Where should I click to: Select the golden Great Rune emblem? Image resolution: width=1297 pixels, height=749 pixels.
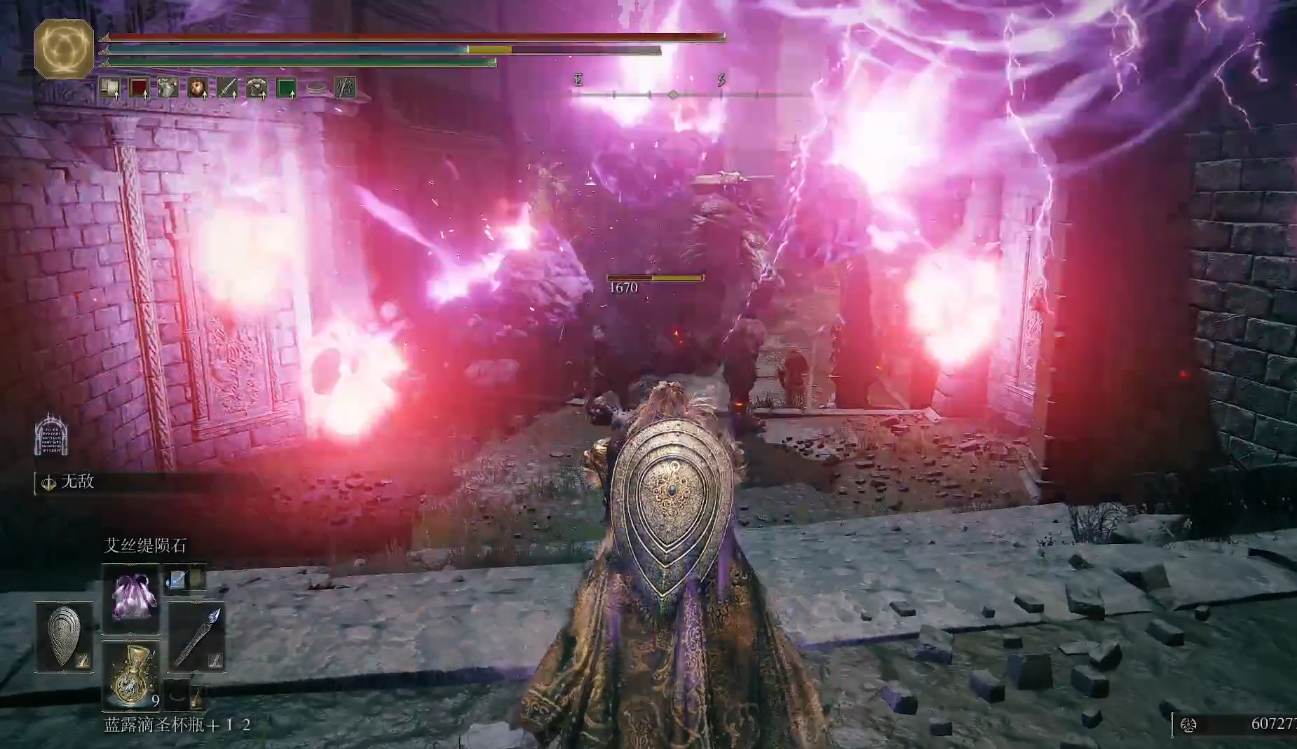pyautogui.click(x=64, y=48)
